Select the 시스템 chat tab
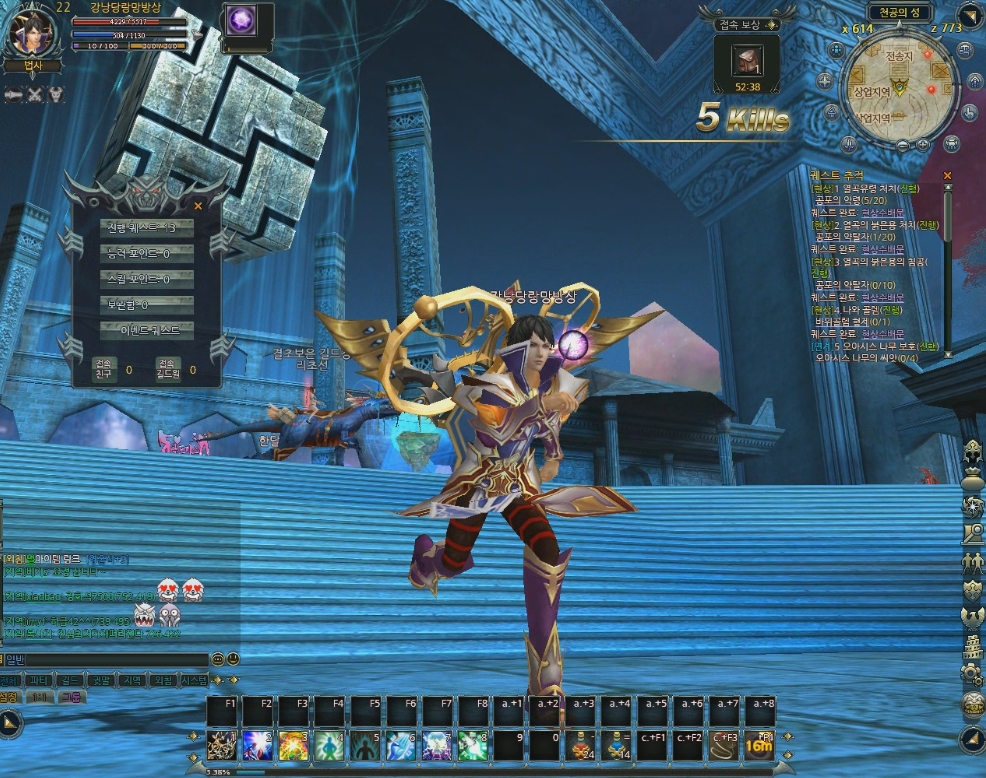Image resolution: width=986 pixels, height=778 pixels. pyautogui.click(x=193, y=680)
